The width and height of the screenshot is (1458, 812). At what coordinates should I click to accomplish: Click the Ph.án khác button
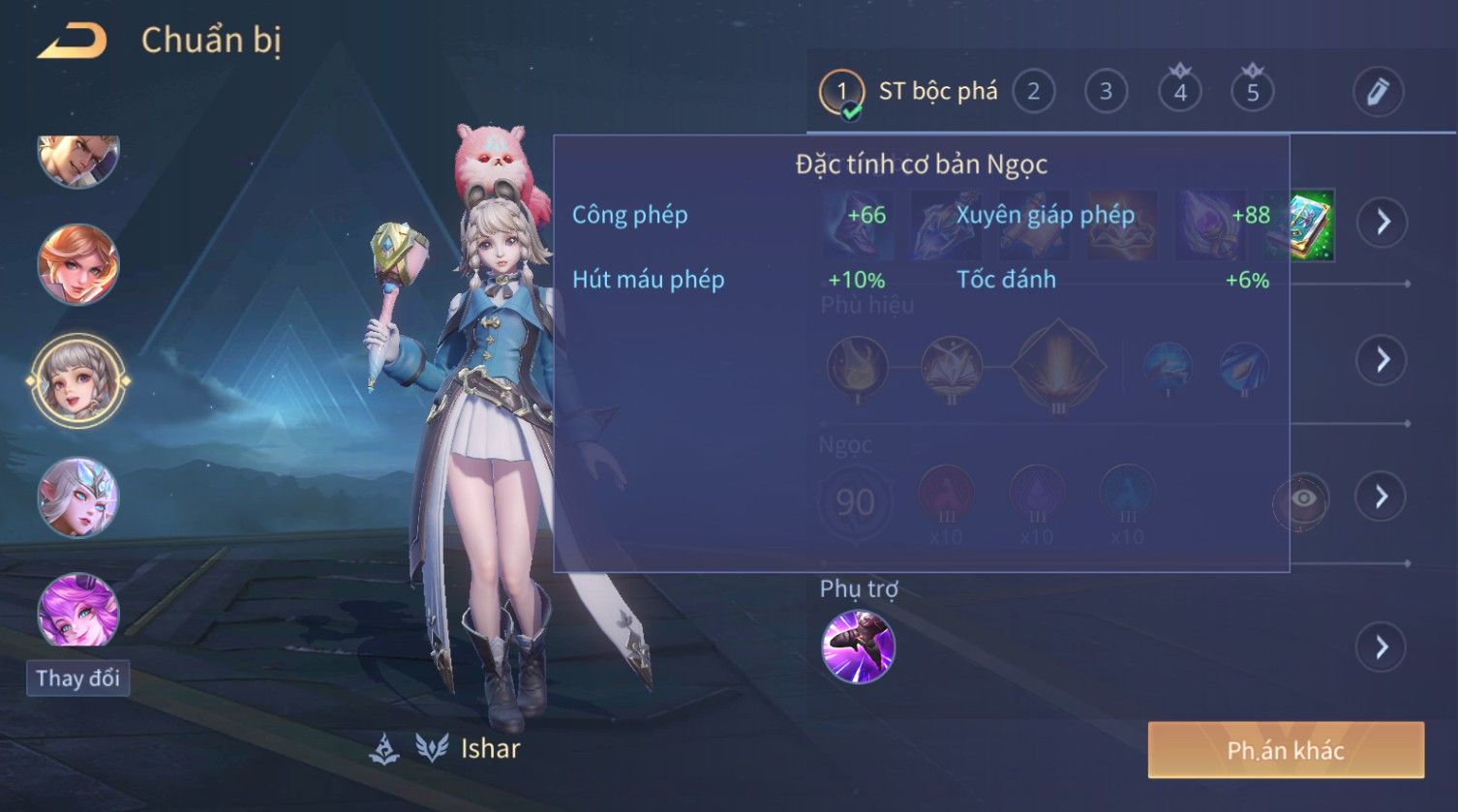tap(1286, 750)
